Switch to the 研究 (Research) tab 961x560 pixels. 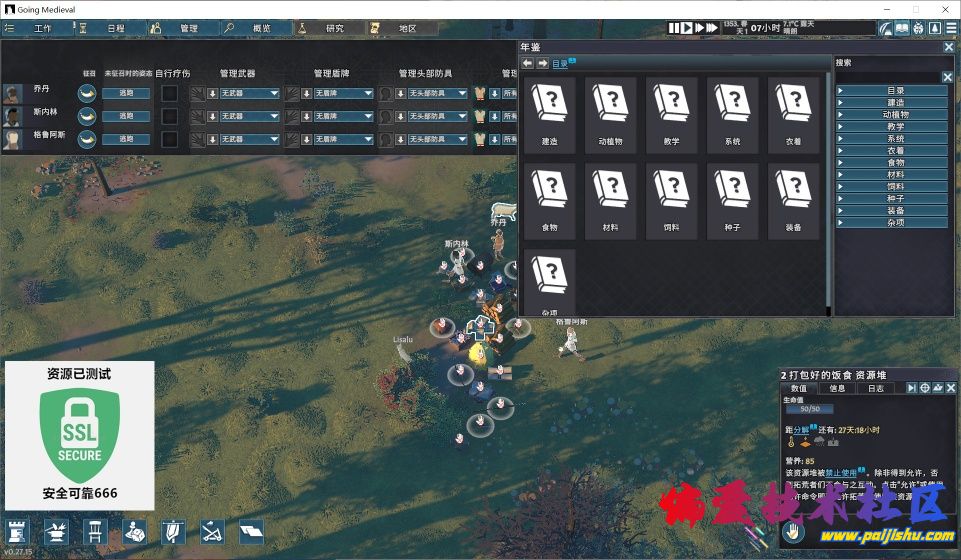[326, 29]
